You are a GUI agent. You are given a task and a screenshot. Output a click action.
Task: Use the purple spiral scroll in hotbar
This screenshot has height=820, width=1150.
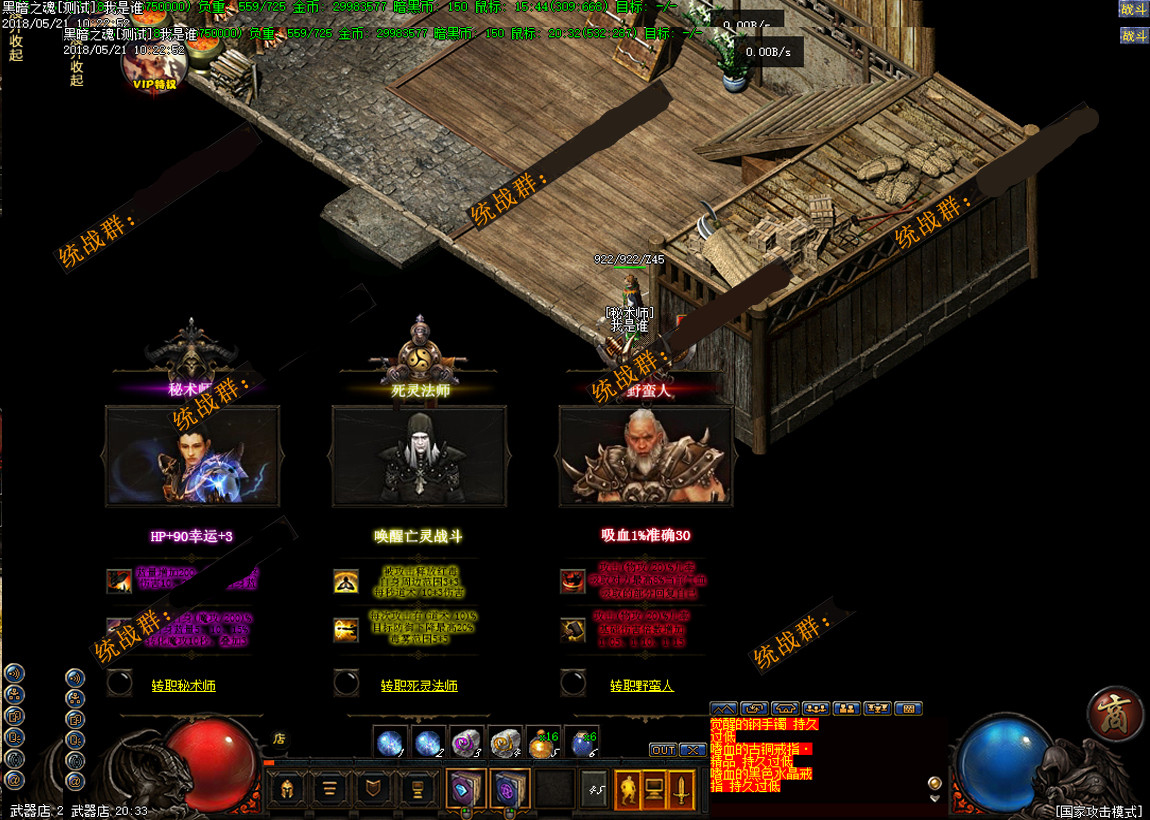(465, 743)
